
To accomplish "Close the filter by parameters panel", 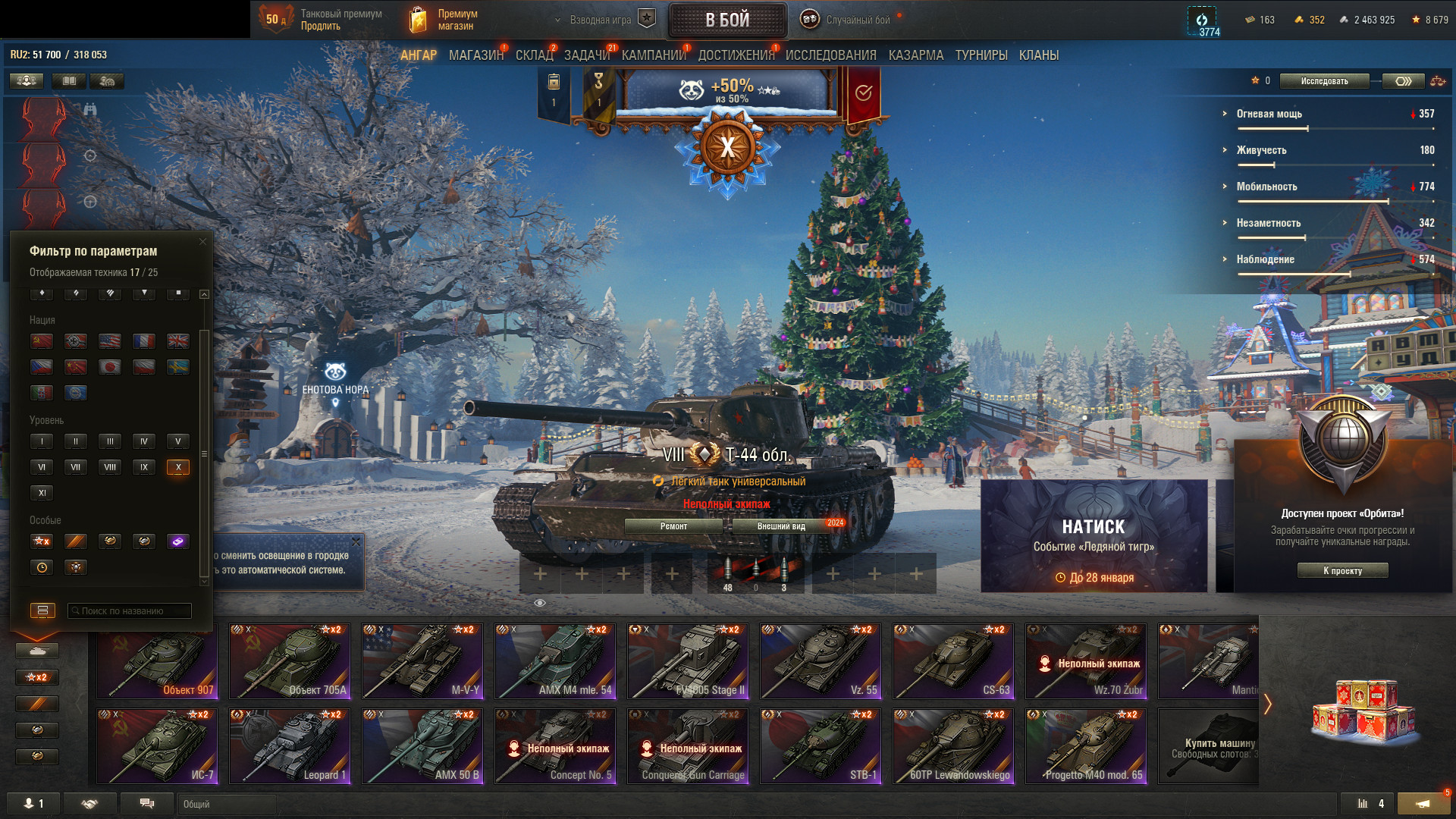I will [x=202, y=242].
